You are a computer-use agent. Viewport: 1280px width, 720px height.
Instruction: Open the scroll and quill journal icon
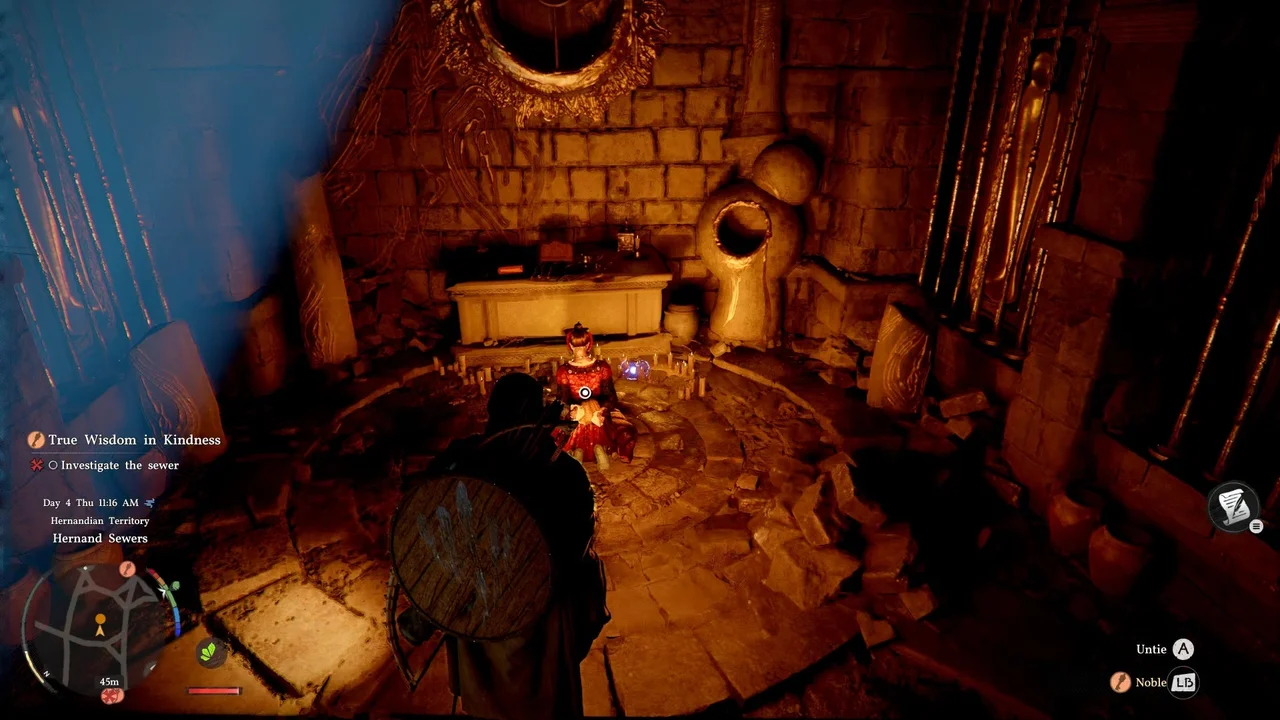coord(1232,506)
